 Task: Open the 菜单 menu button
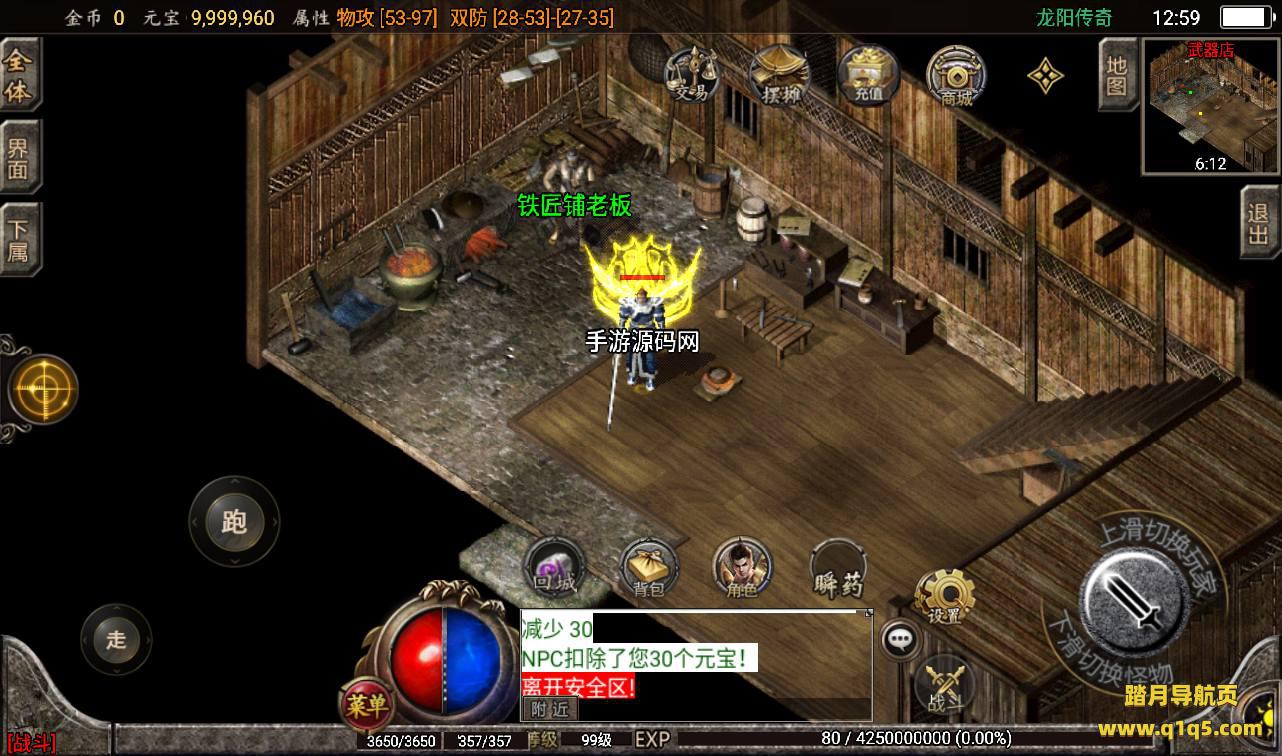point(365,705)
